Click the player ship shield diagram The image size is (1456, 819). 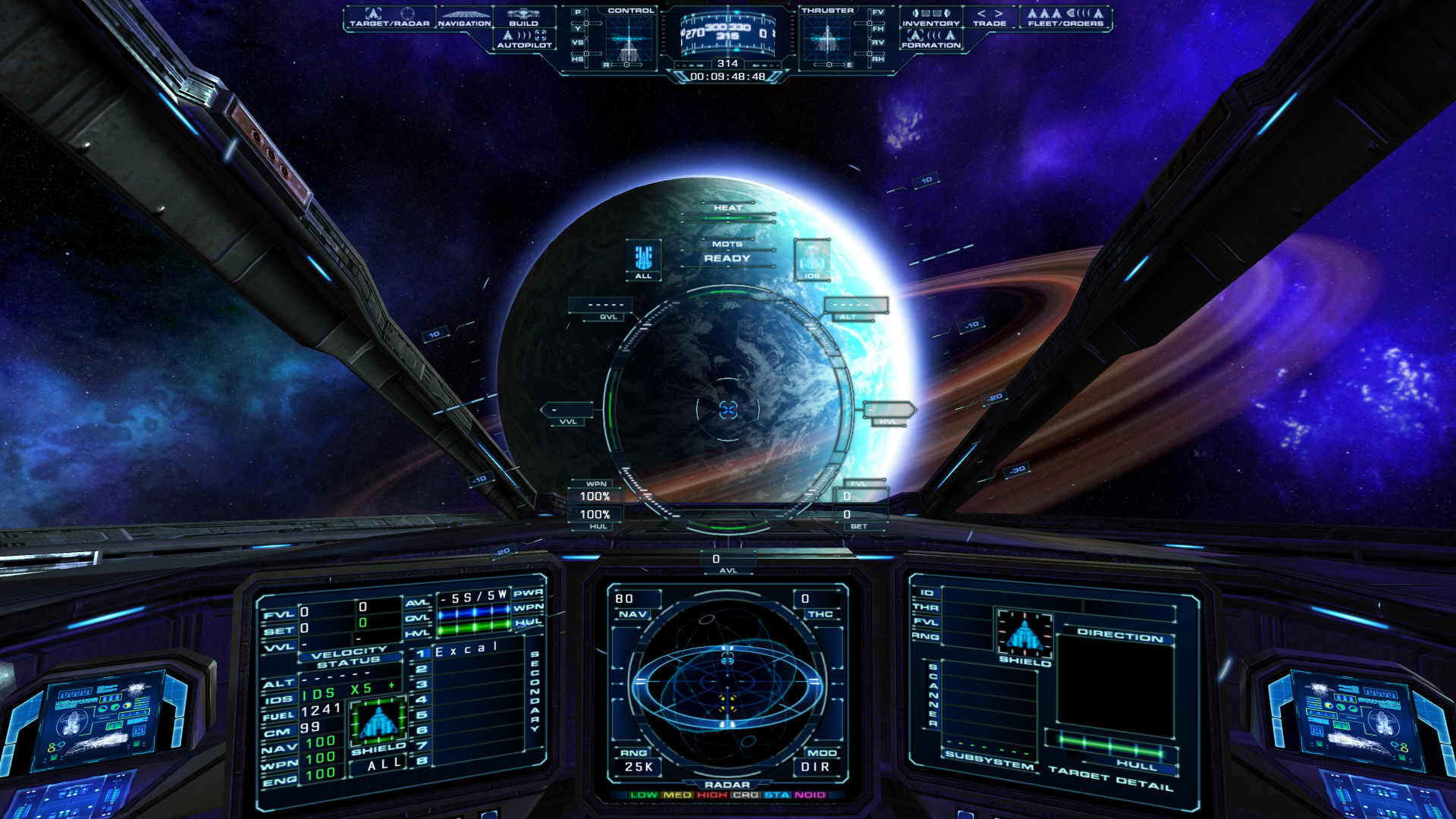(378, 722)
